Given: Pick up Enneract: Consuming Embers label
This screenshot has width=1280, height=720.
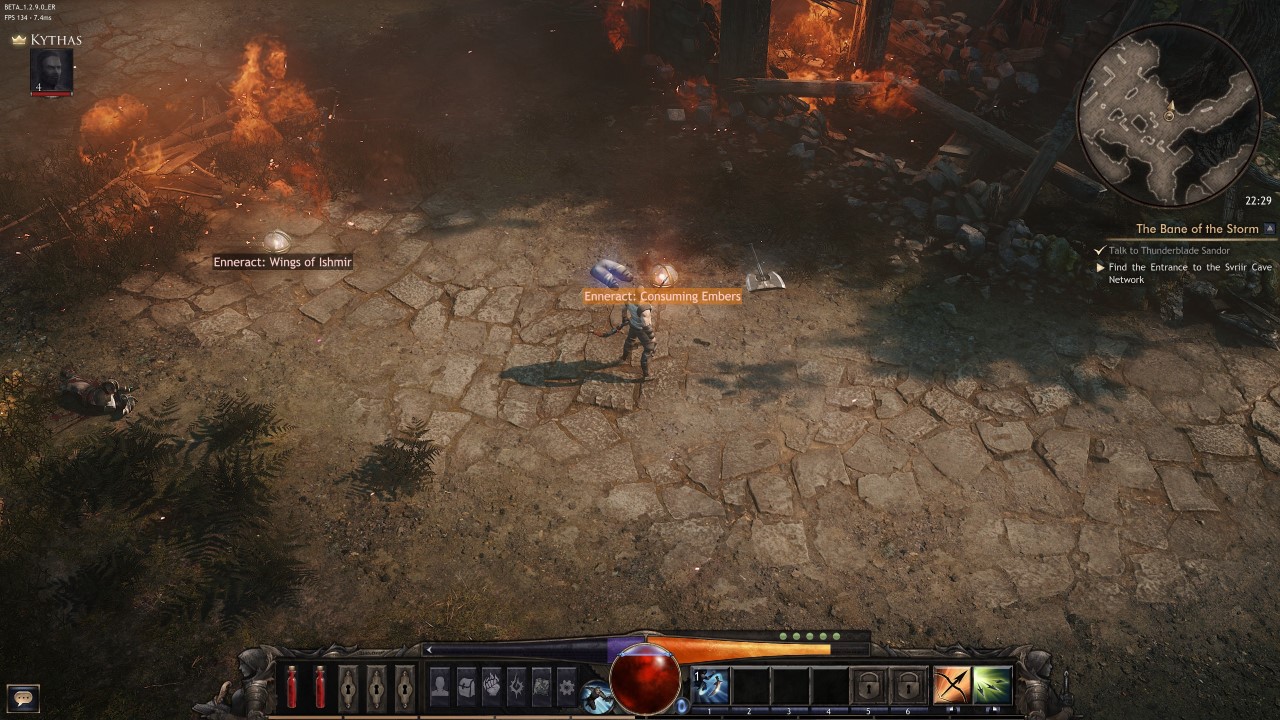Looking at the screenshot, I should tap(662, 296).
